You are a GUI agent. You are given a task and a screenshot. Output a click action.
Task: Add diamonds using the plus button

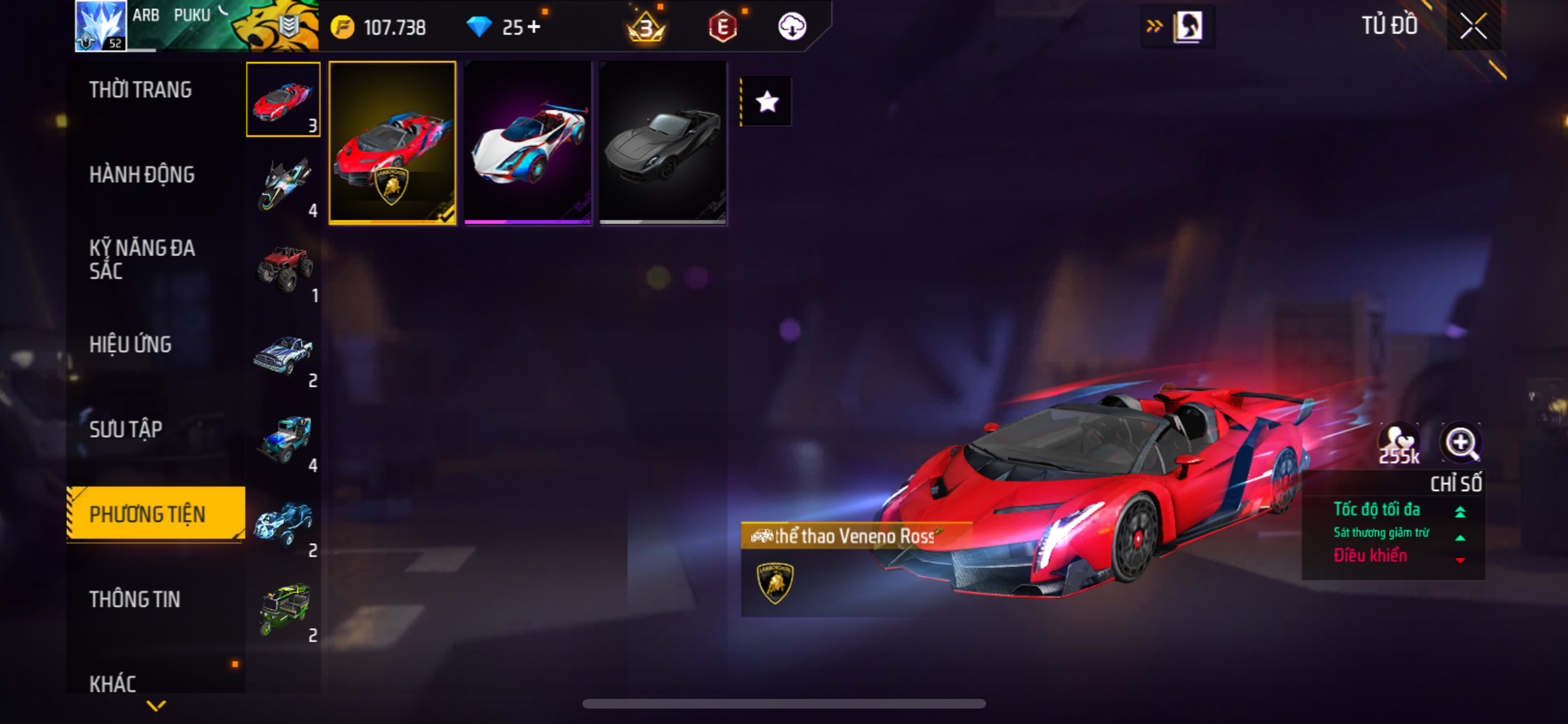click(x=534, y=27)
